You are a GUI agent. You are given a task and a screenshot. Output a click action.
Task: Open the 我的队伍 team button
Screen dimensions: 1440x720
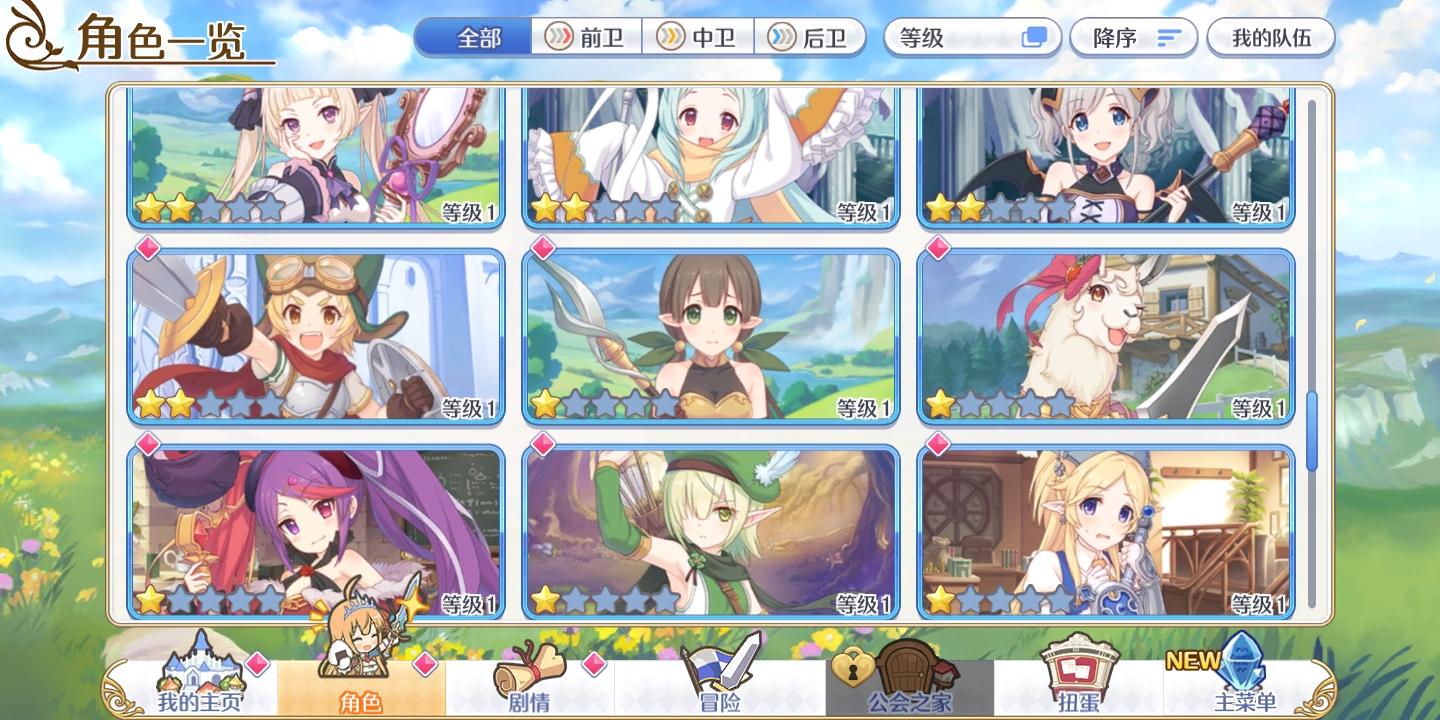pyautogui.click(x=1272, y=38)
